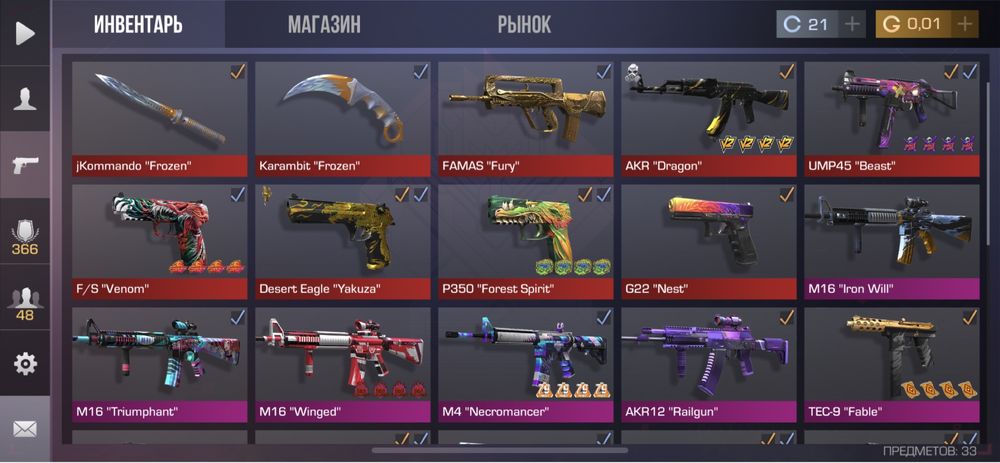Click the play arrow button
Screen dimensions: 1000x463
pyautogui.click(x=25, y=33)
